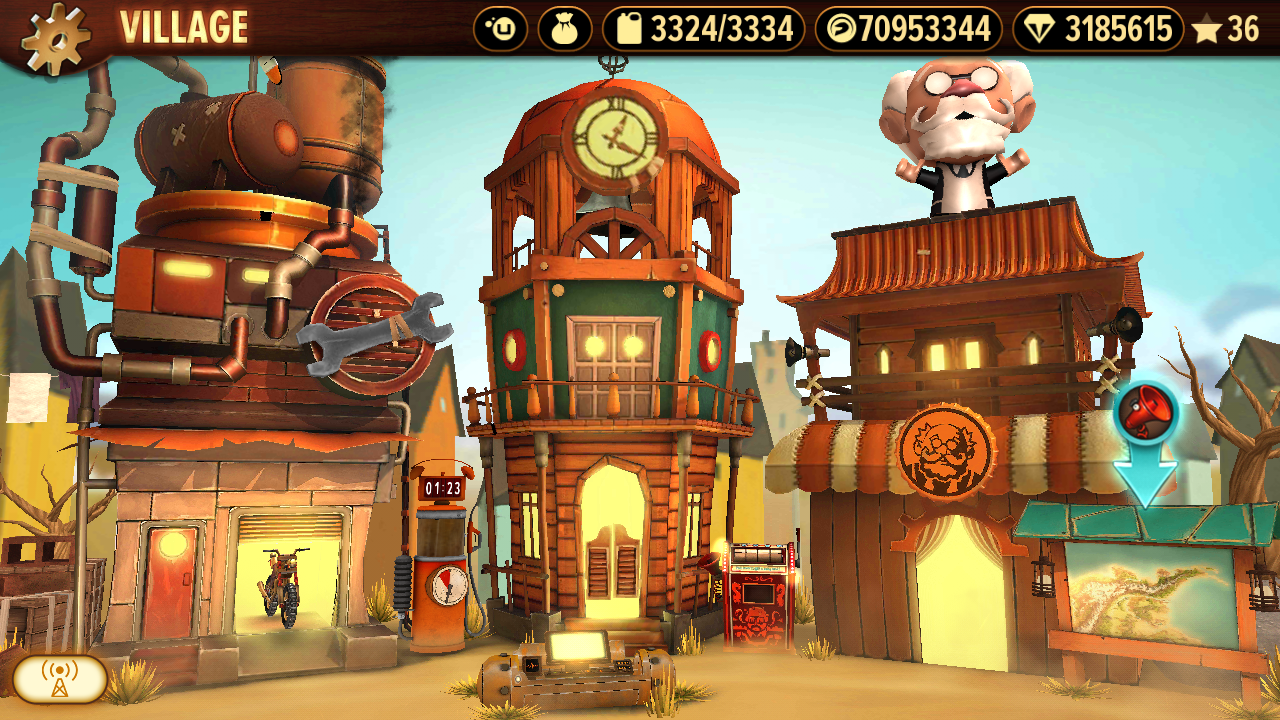Image resolution: width=1280 pixels, height=720 pixels.
Task: Enter the garage with the wrench sign
Action: (x=280, y=570)
